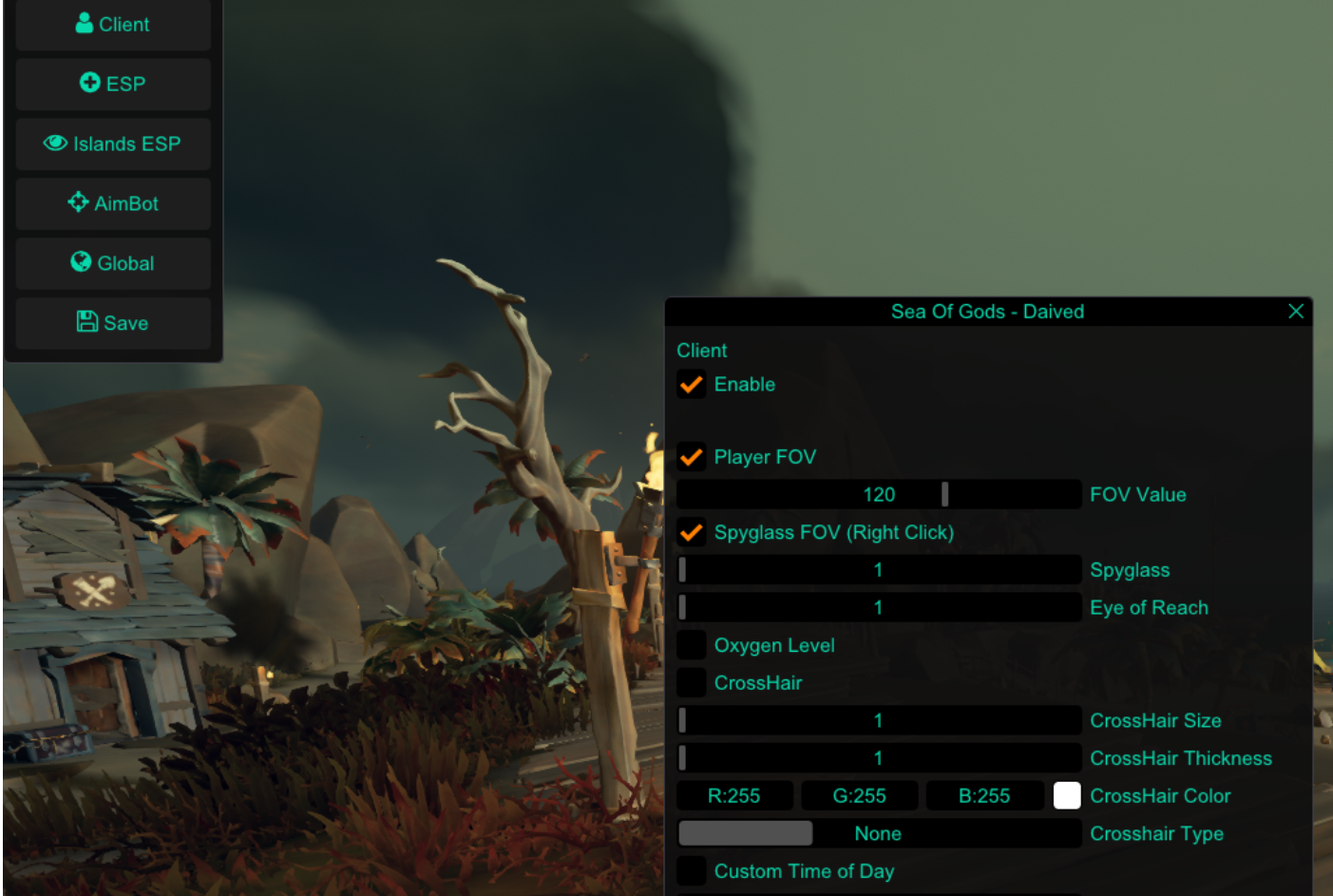Click the Save button
Viewport: 1333px width, 896px height.
pos(113,323)
